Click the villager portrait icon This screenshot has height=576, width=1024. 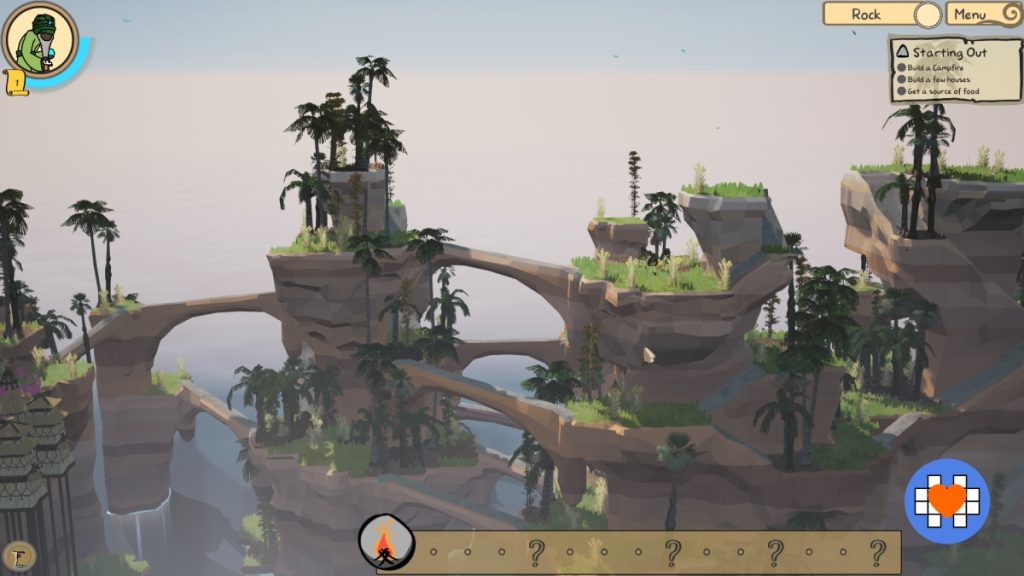(x=40, y=40)
